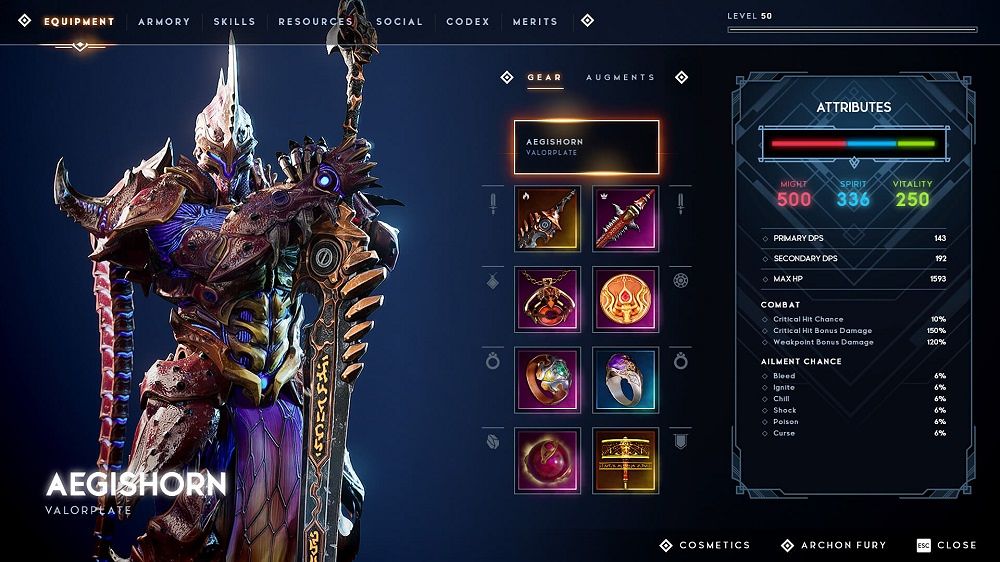Pick the red gem amulet slot

[547, 298]
